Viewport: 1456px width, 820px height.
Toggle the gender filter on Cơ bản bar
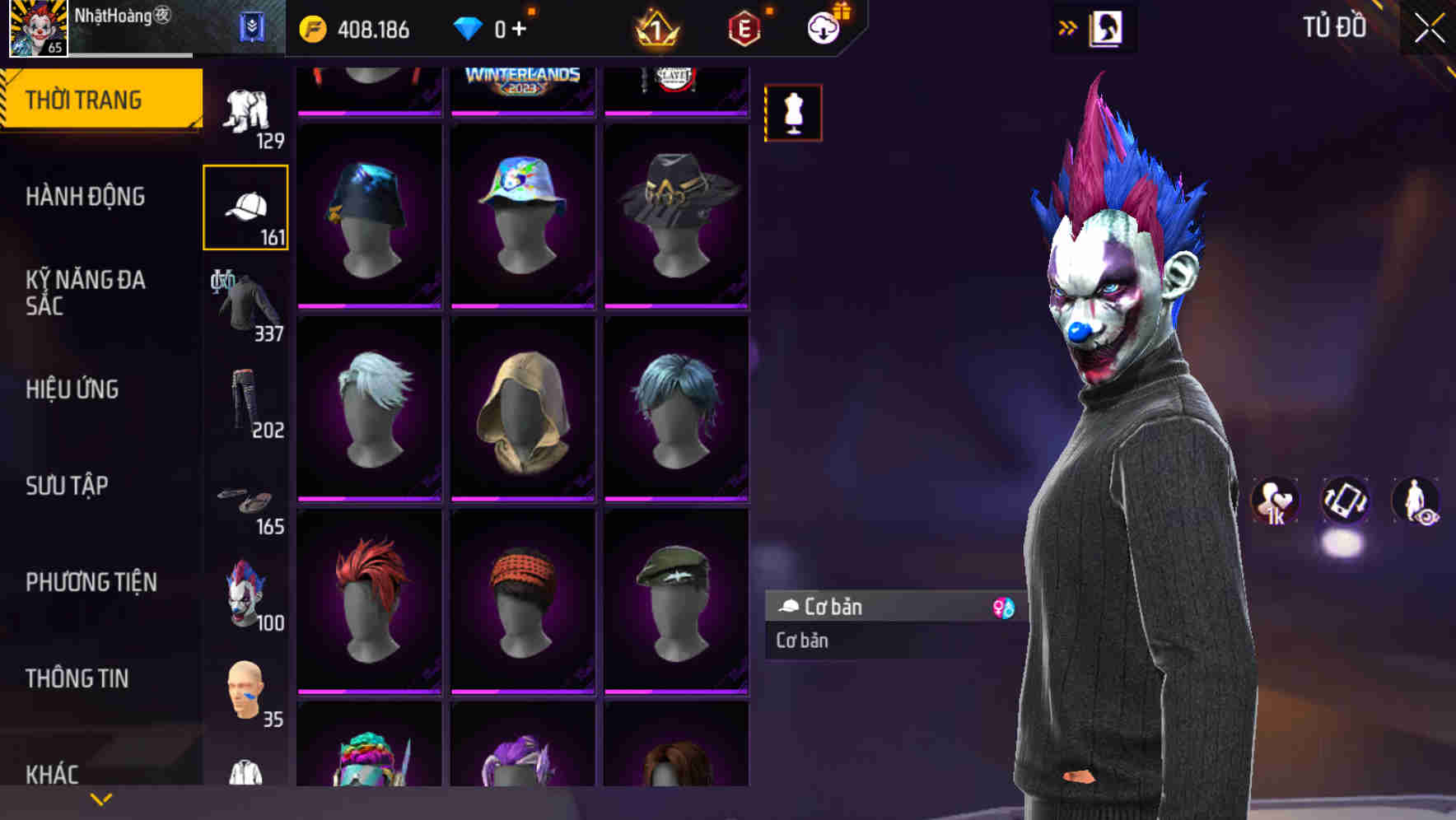pos(1003,607)
